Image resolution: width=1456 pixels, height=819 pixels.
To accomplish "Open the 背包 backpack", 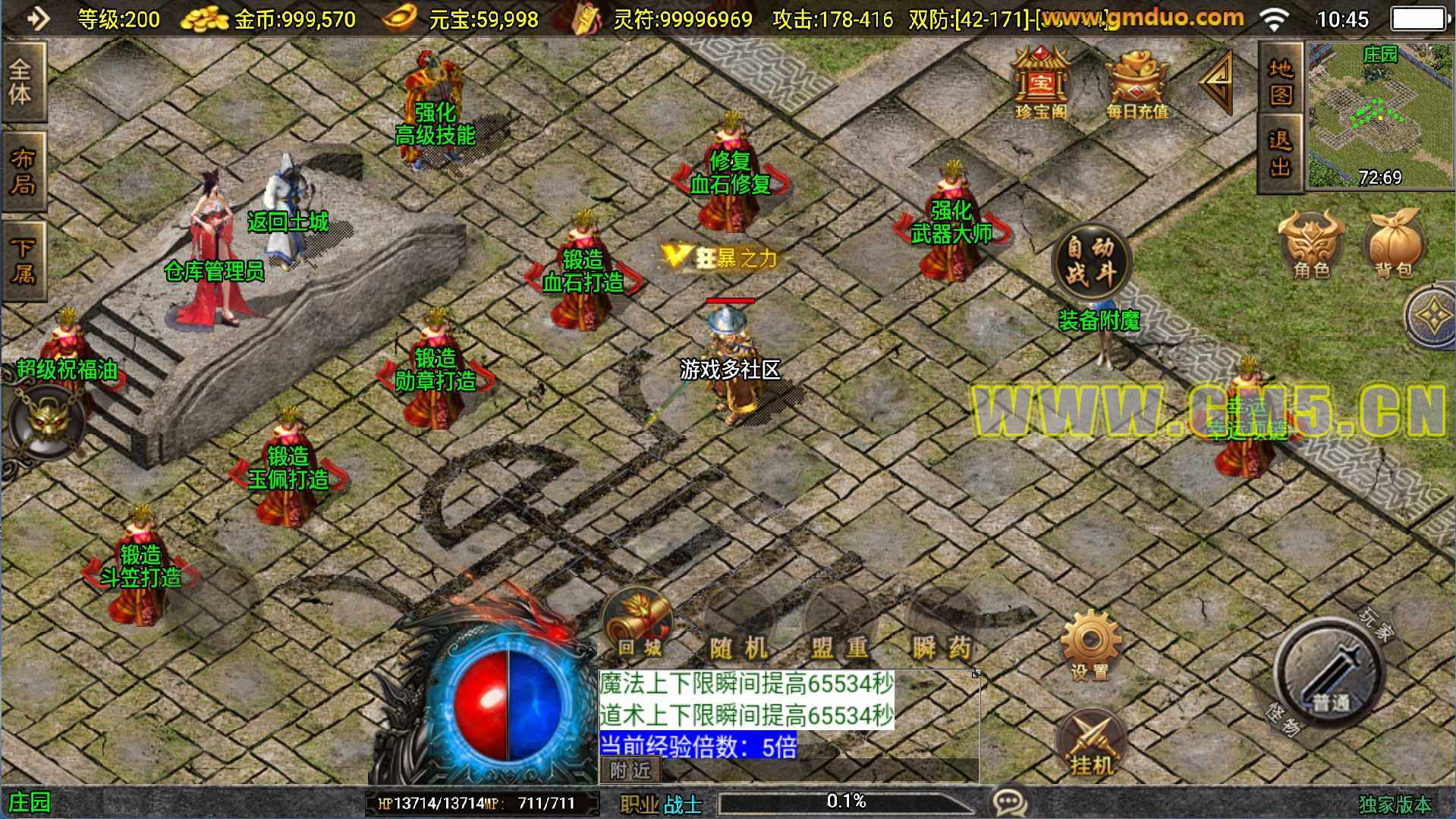I will coord(1394,244).
